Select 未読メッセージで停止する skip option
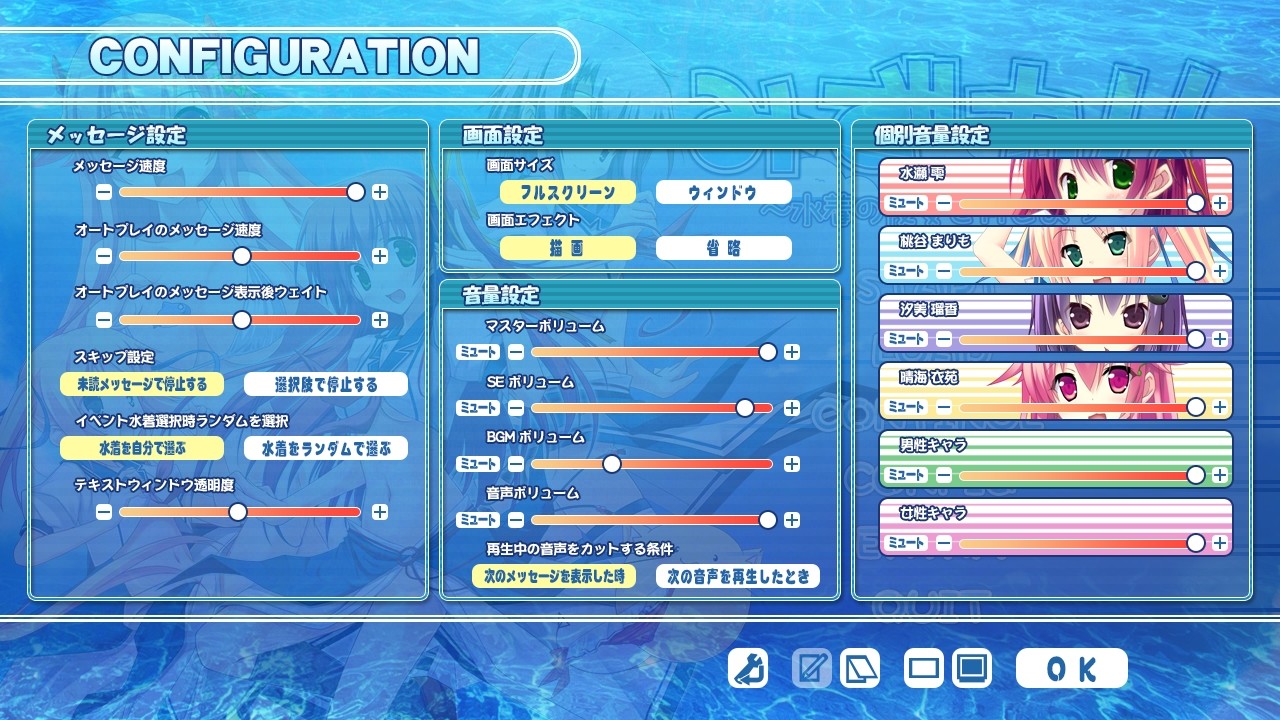Screen dimensions: 1280x720 pos(141,384)
